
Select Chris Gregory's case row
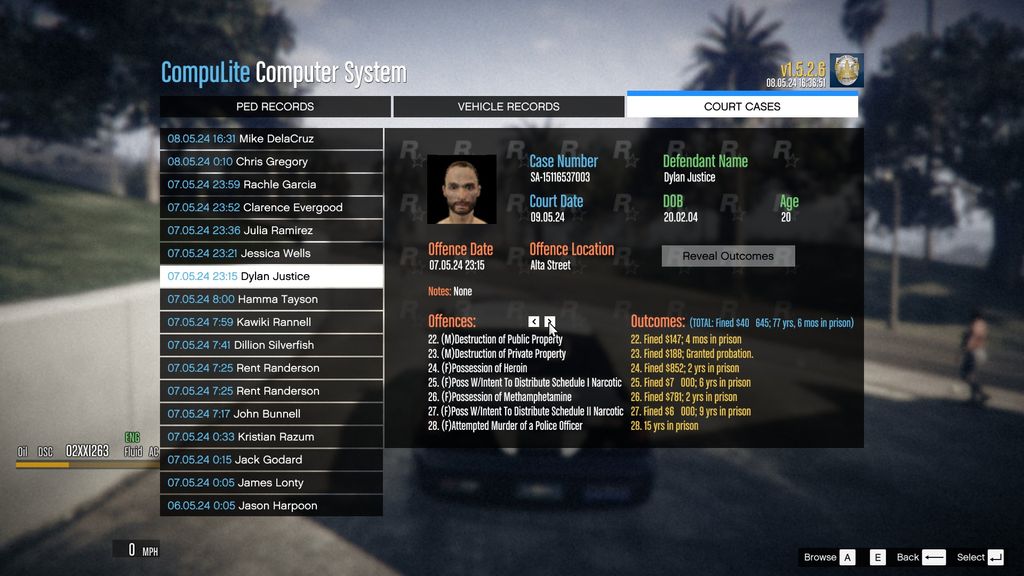[271, 162]
